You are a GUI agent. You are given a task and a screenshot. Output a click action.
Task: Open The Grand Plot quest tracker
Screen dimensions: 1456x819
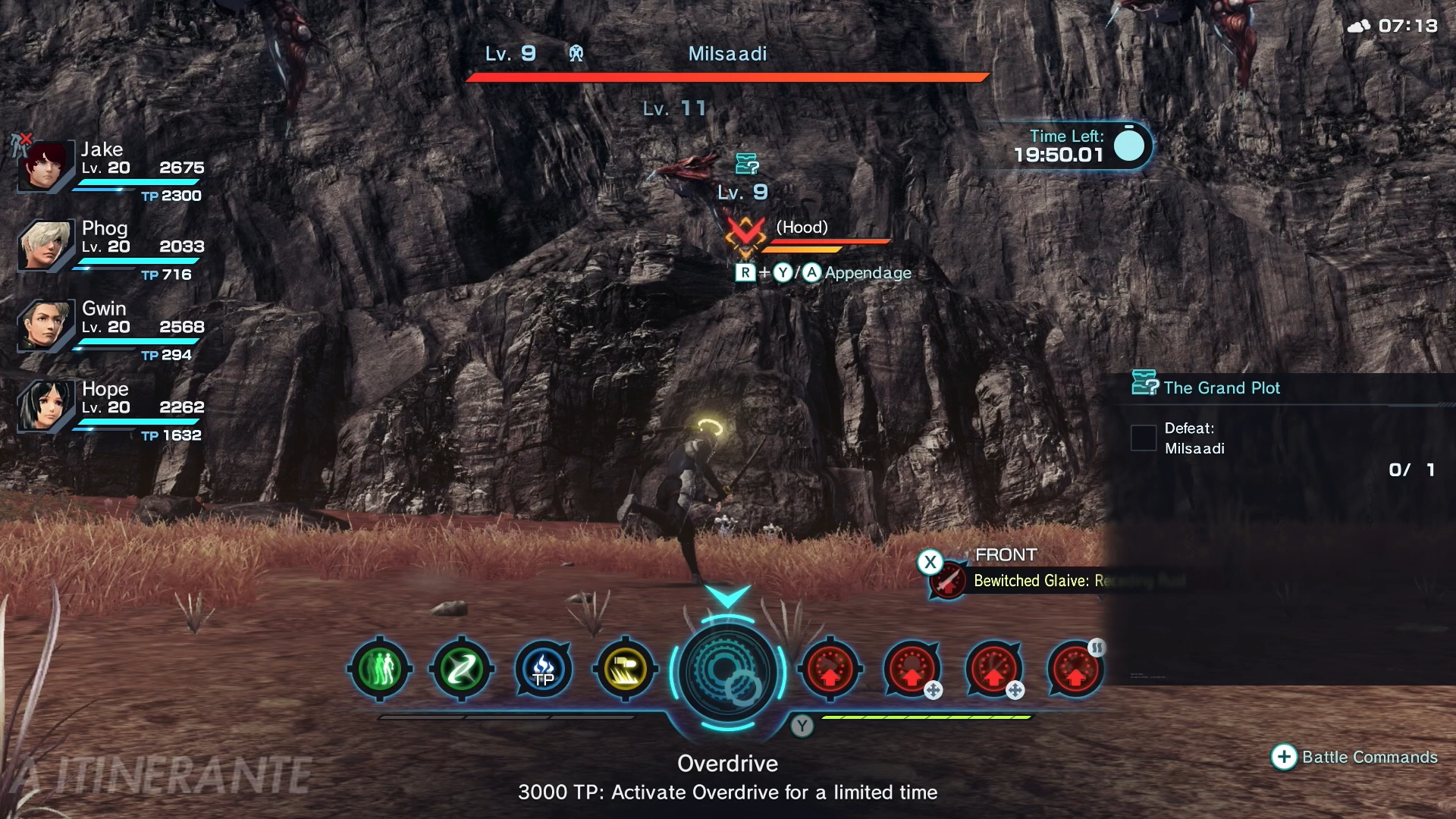coord(1221,388)
